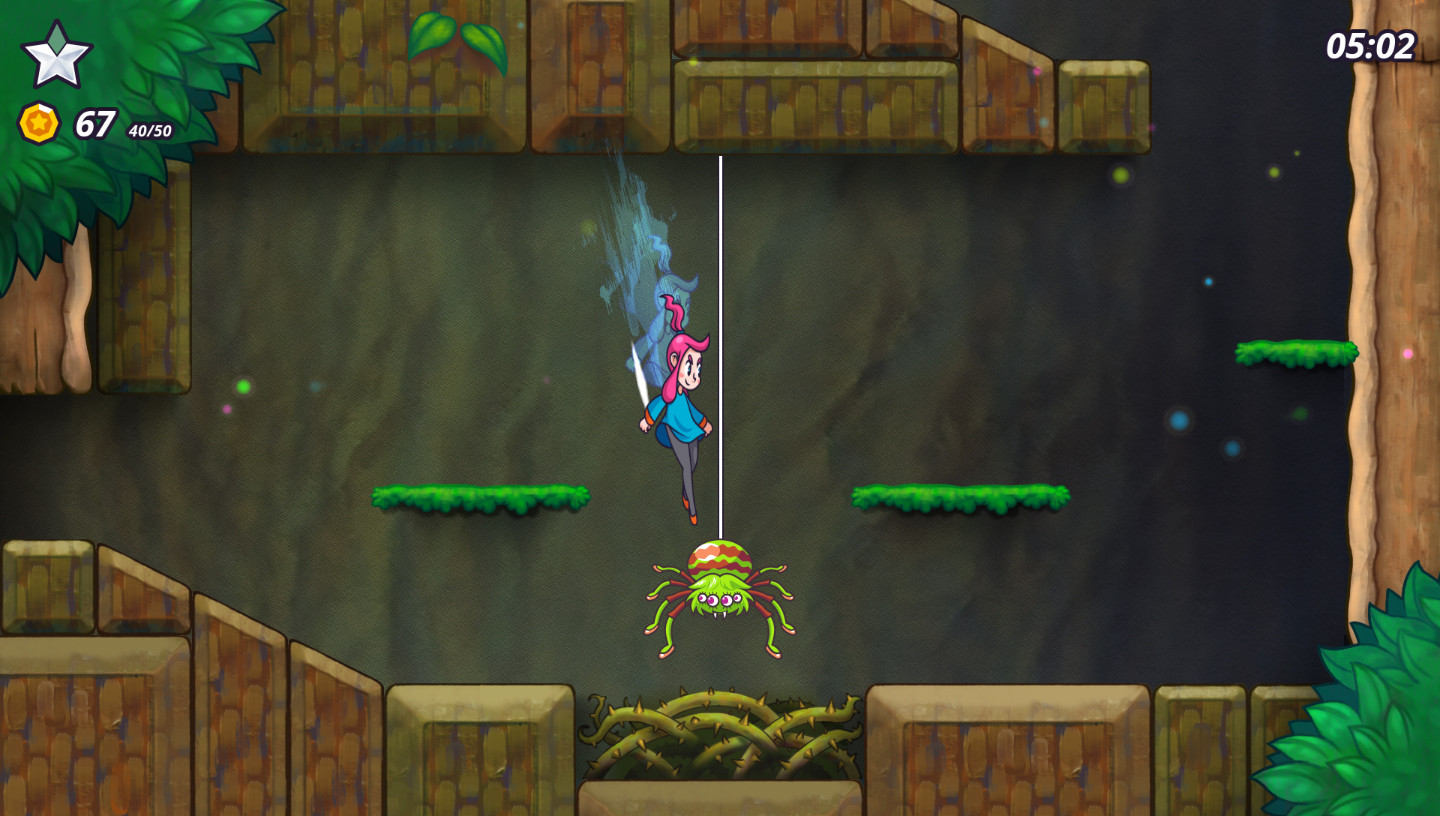
Task: Click the glowing pink particle on the left
Action: click(x=227, y=410)
